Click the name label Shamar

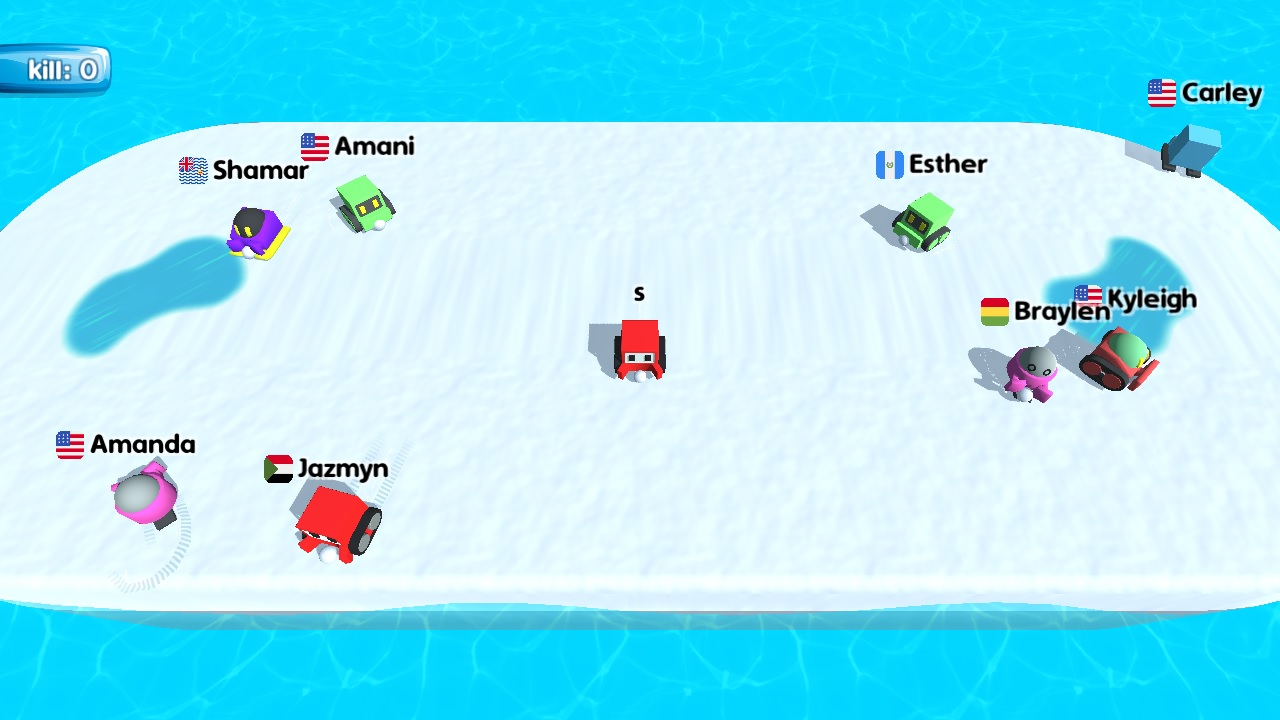(260, 170)
